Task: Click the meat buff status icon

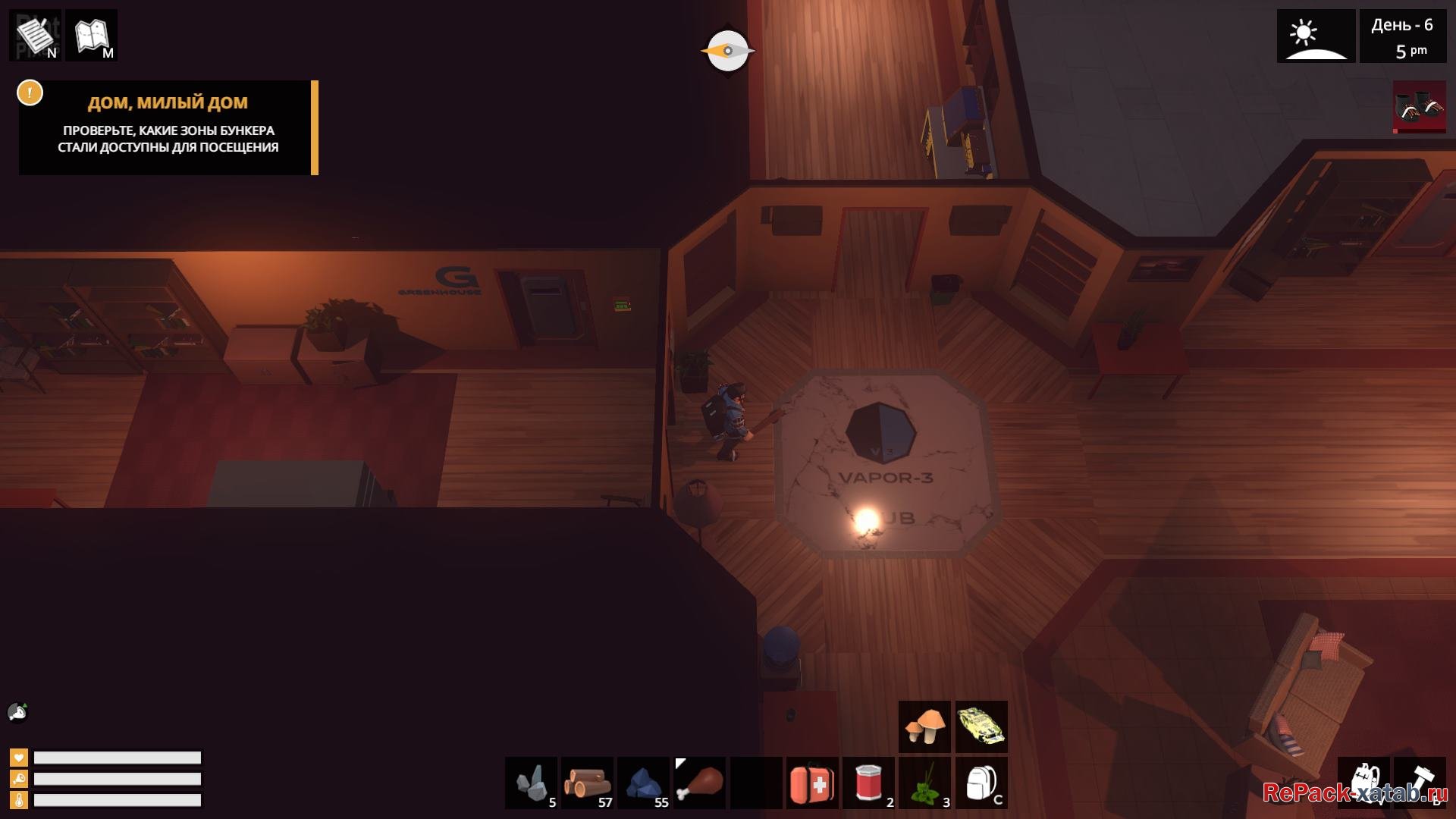Action: point(17,712)
